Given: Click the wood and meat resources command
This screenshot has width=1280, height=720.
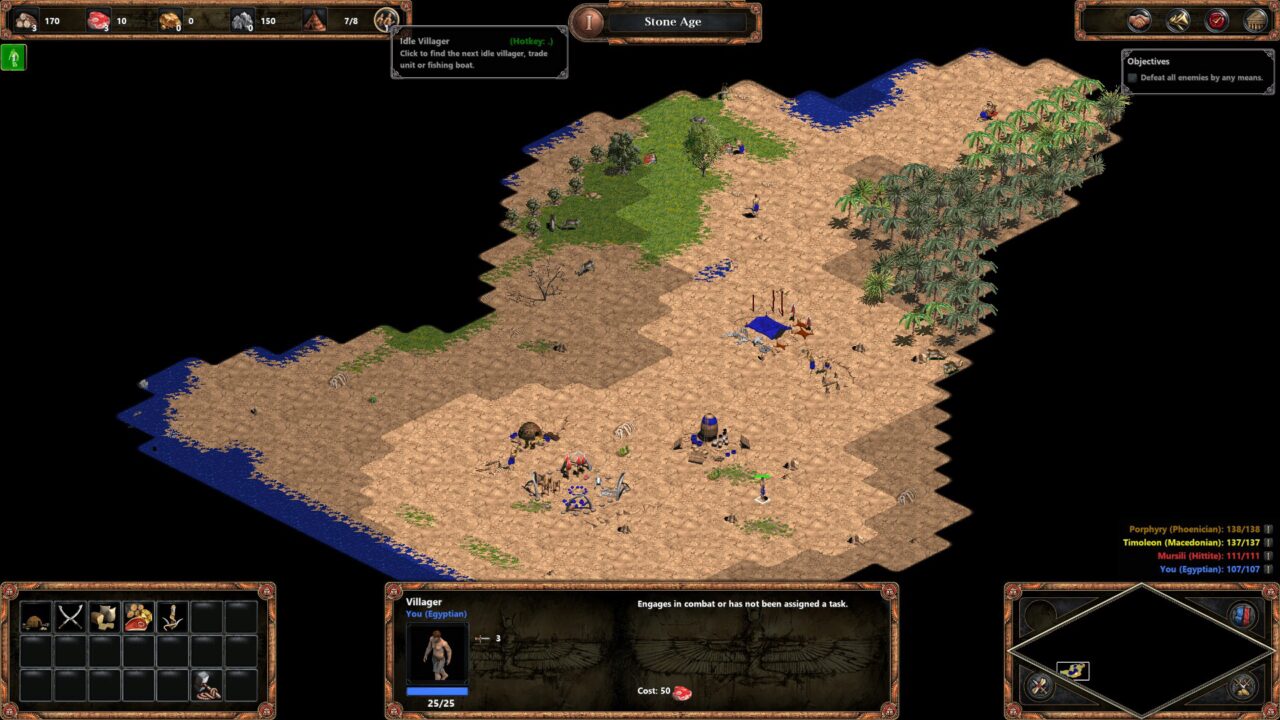Looking at the screenshot, I should click(x=138, y=617).
